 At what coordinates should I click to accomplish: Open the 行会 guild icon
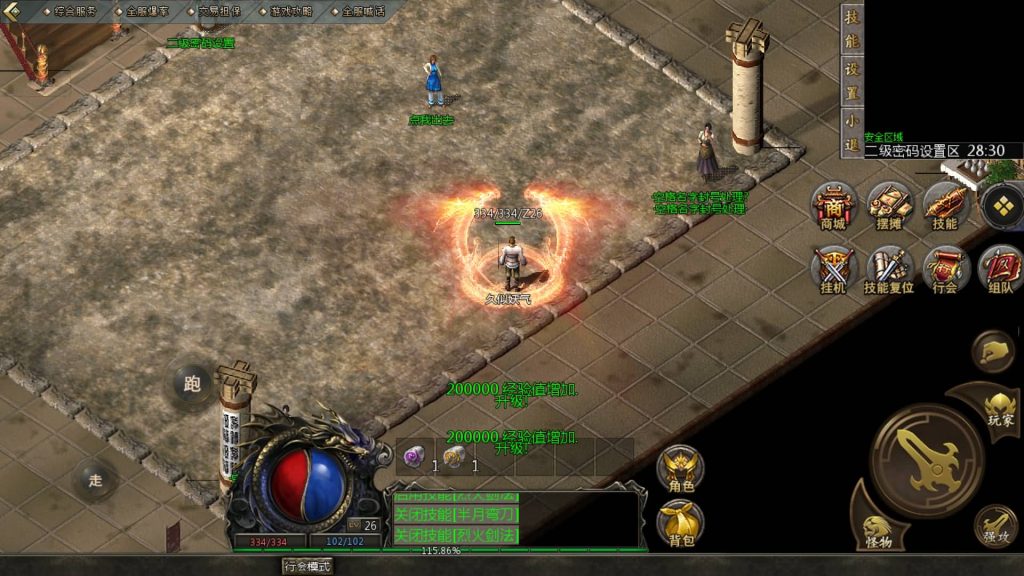944,268
